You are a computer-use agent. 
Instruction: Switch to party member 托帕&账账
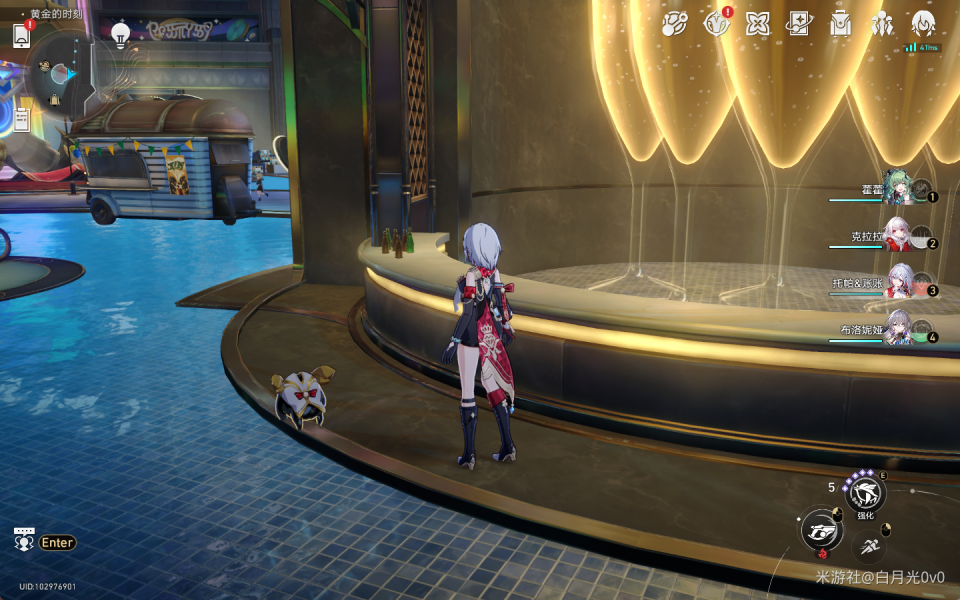click(x=898, y=283)
